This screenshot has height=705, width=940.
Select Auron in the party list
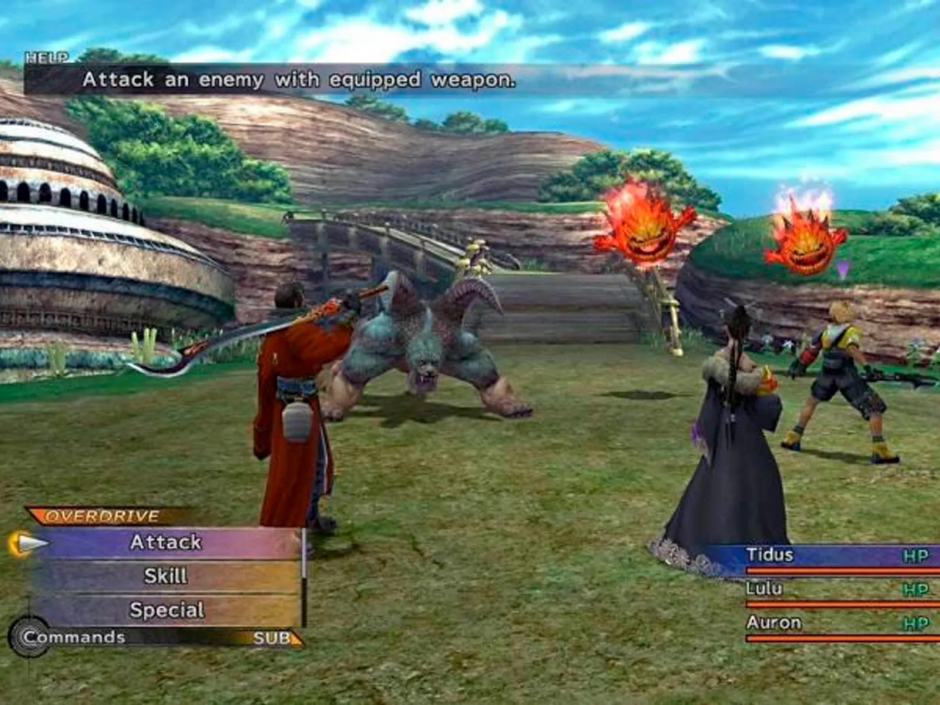[x=774, y=623]
